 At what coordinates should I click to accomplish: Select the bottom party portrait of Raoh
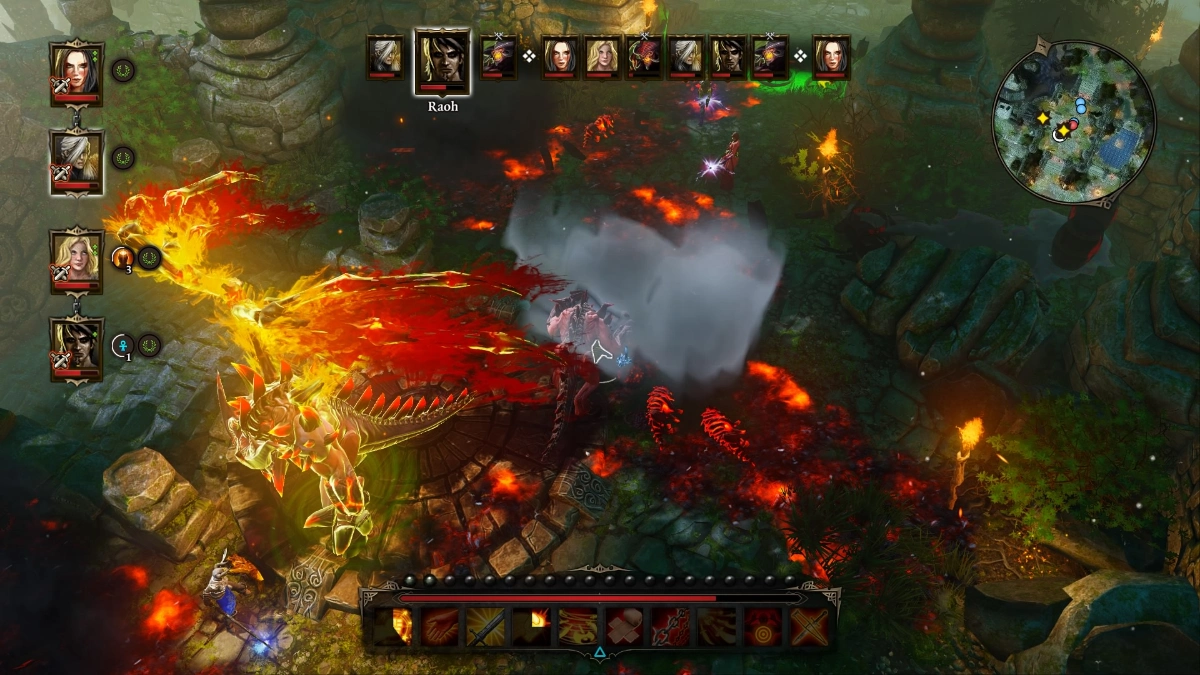tap(76, 348)
